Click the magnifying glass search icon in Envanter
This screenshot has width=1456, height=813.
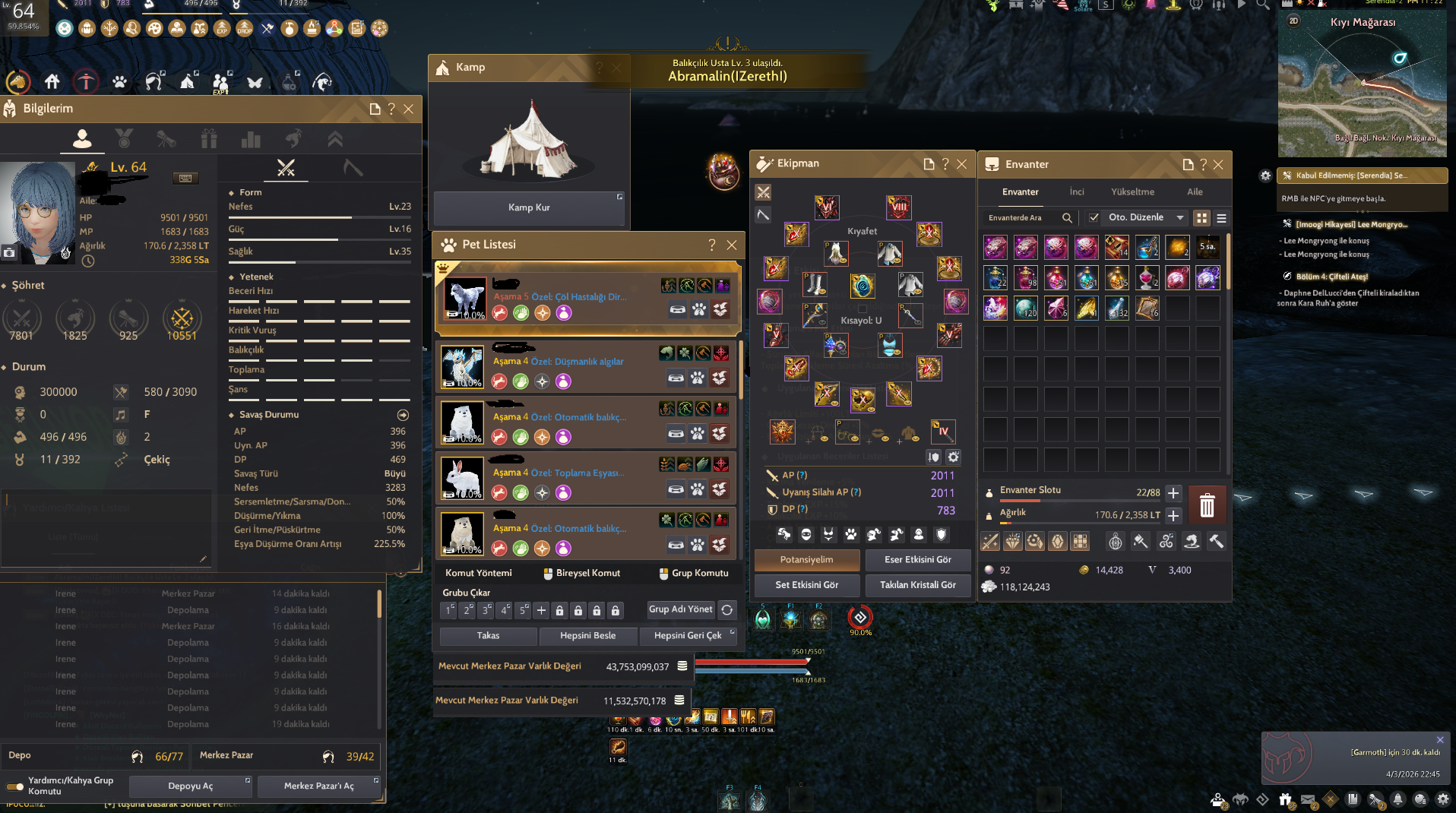pyautogui.click(x=1068, y=217)
